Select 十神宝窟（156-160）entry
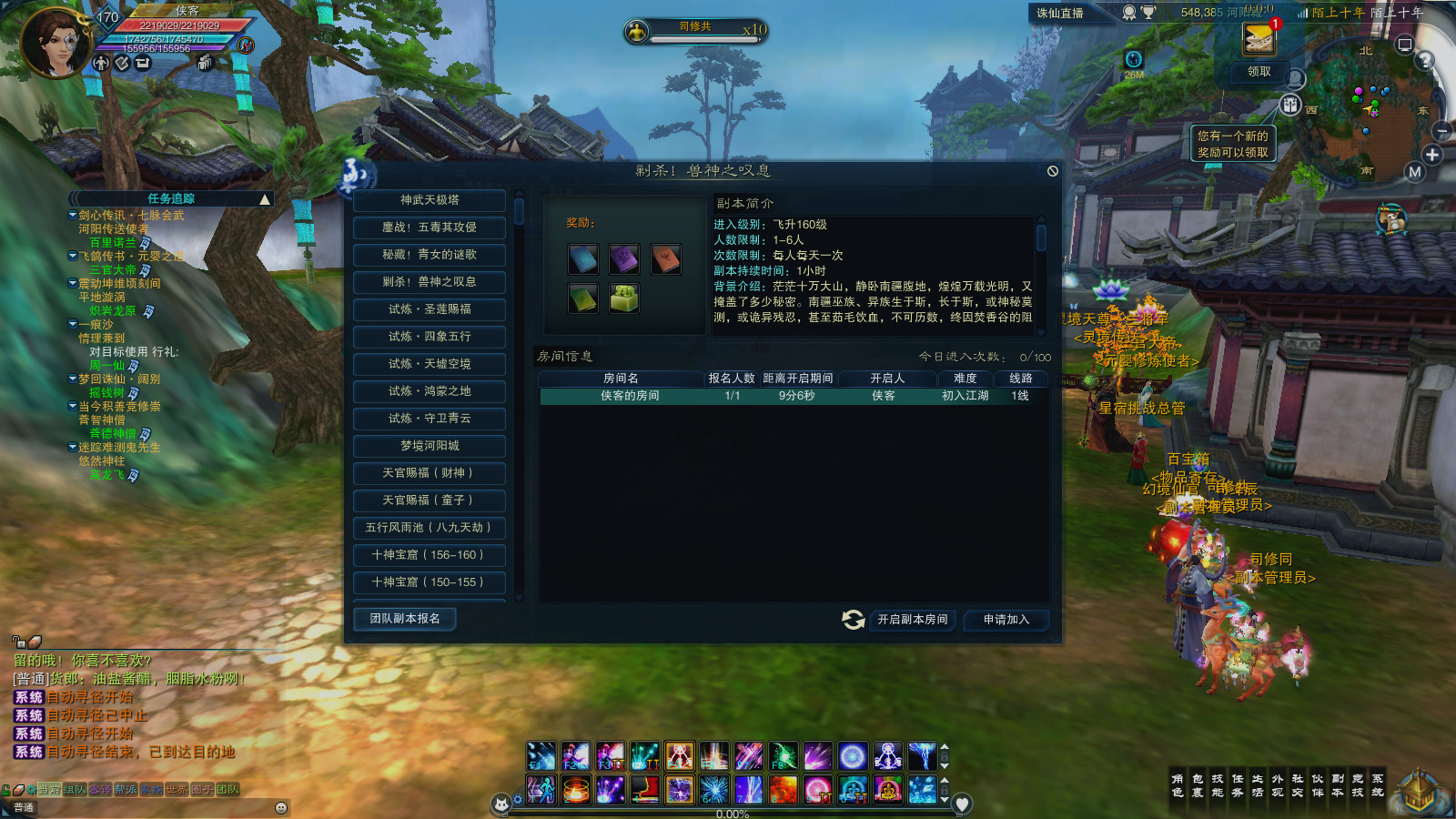 coord(430,555)
